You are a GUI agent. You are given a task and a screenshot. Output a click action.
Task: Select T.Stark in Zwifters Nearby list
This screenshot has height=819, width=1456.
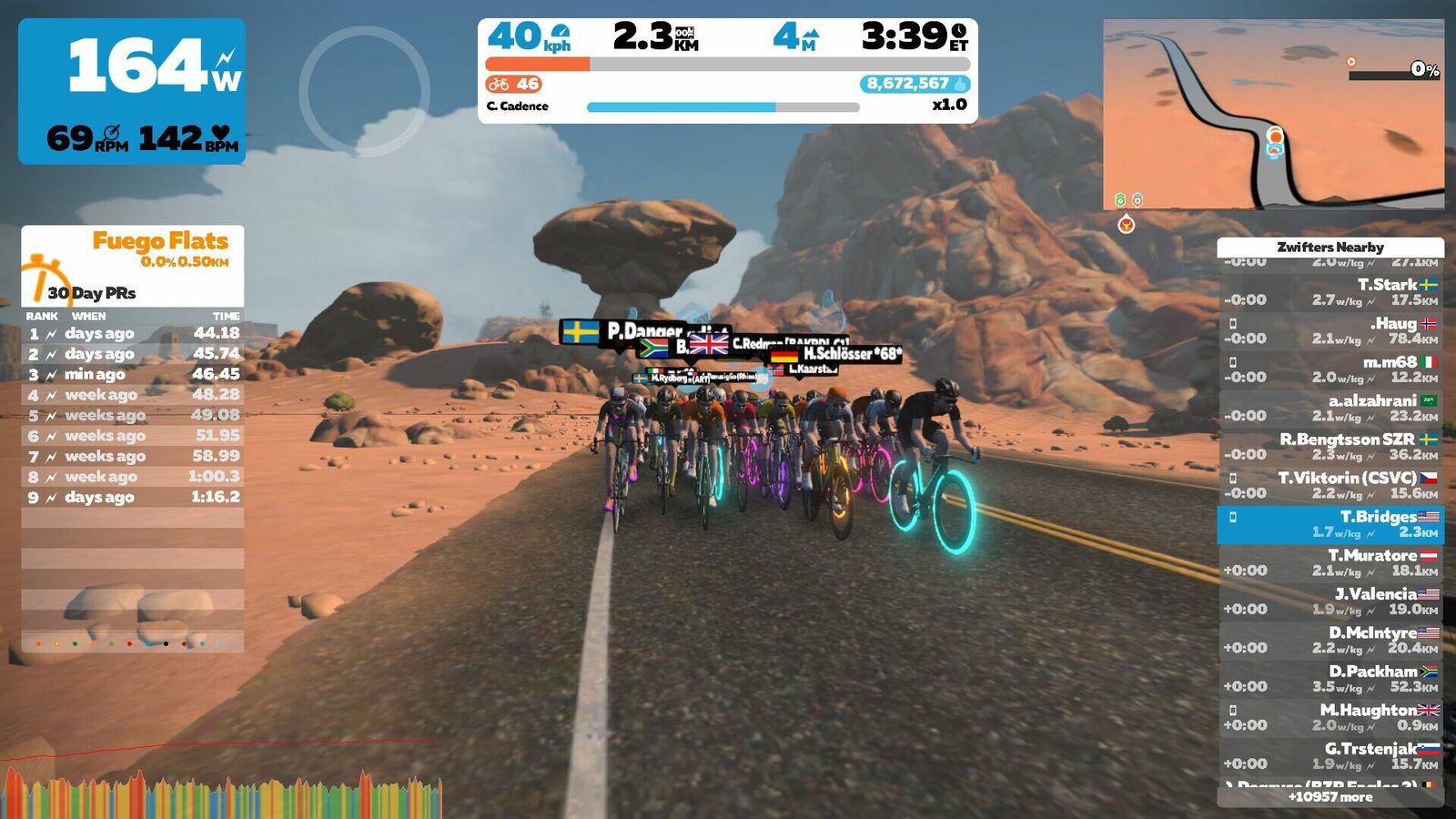click(x=1330, y=292)
